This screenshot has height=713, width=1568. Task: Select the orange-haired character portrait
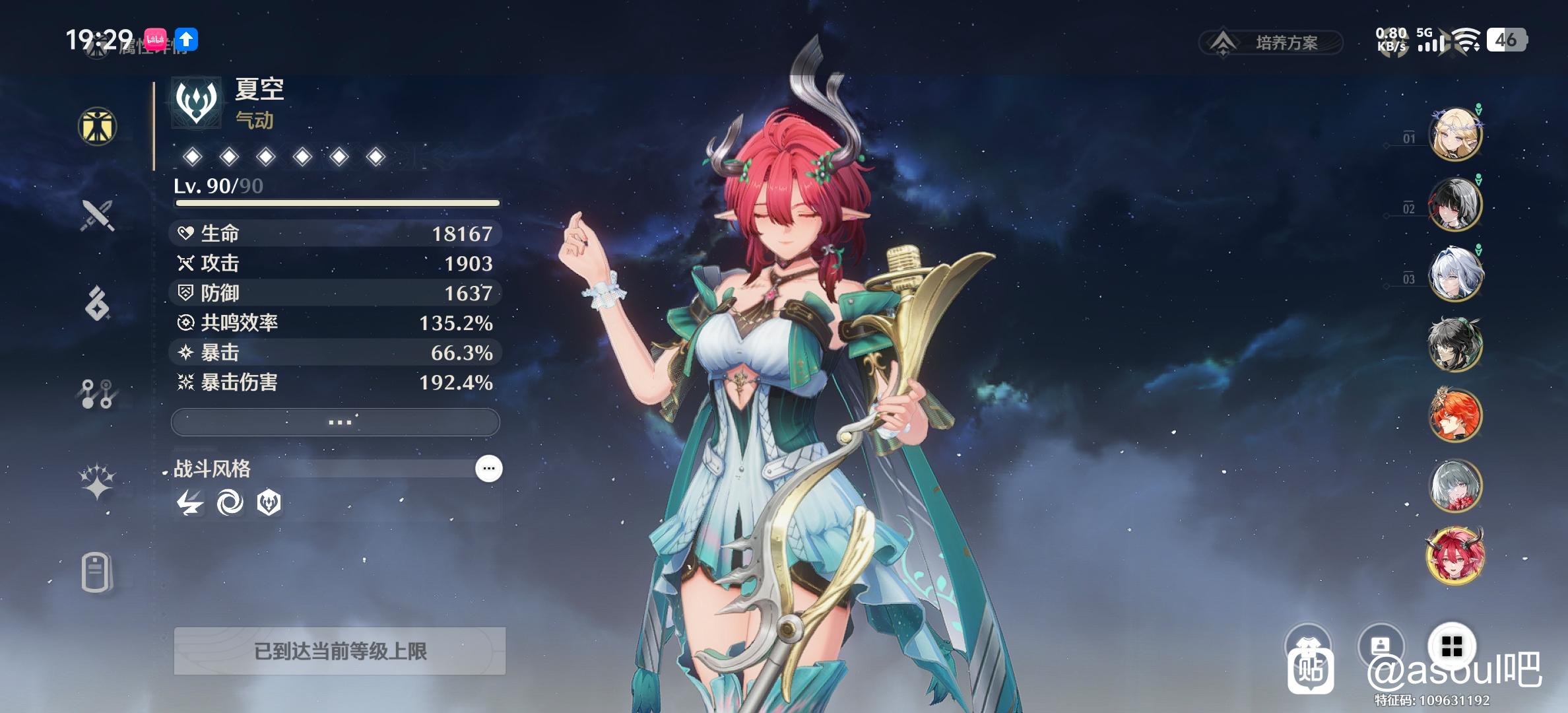coord(1454,415)
